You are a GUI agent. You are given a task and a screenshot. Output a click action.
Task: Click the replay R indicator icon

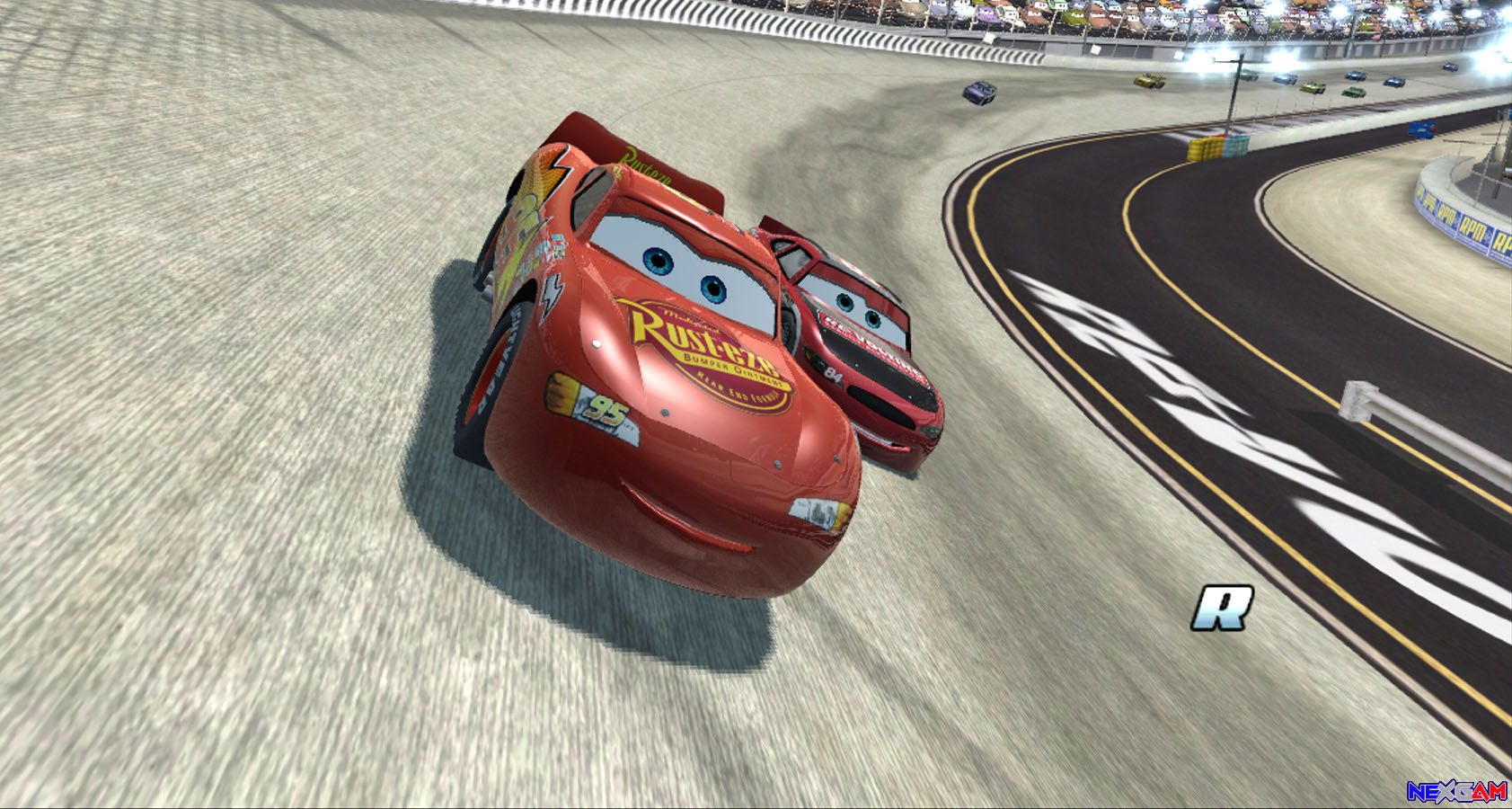[1223, 608]
